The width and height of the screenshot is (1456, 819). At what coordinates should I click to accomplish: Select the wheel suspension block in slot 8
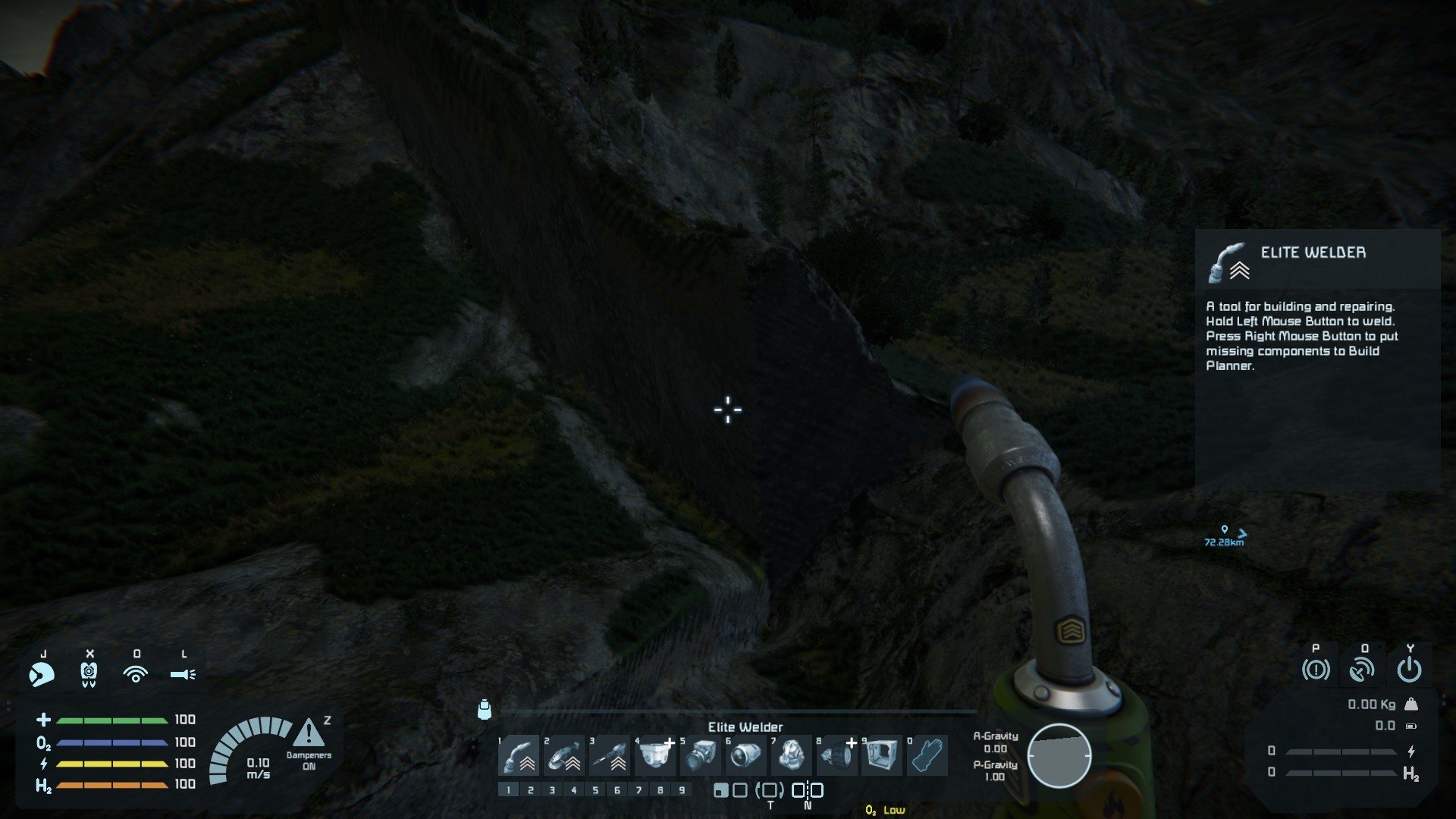(x=836, y=755)
